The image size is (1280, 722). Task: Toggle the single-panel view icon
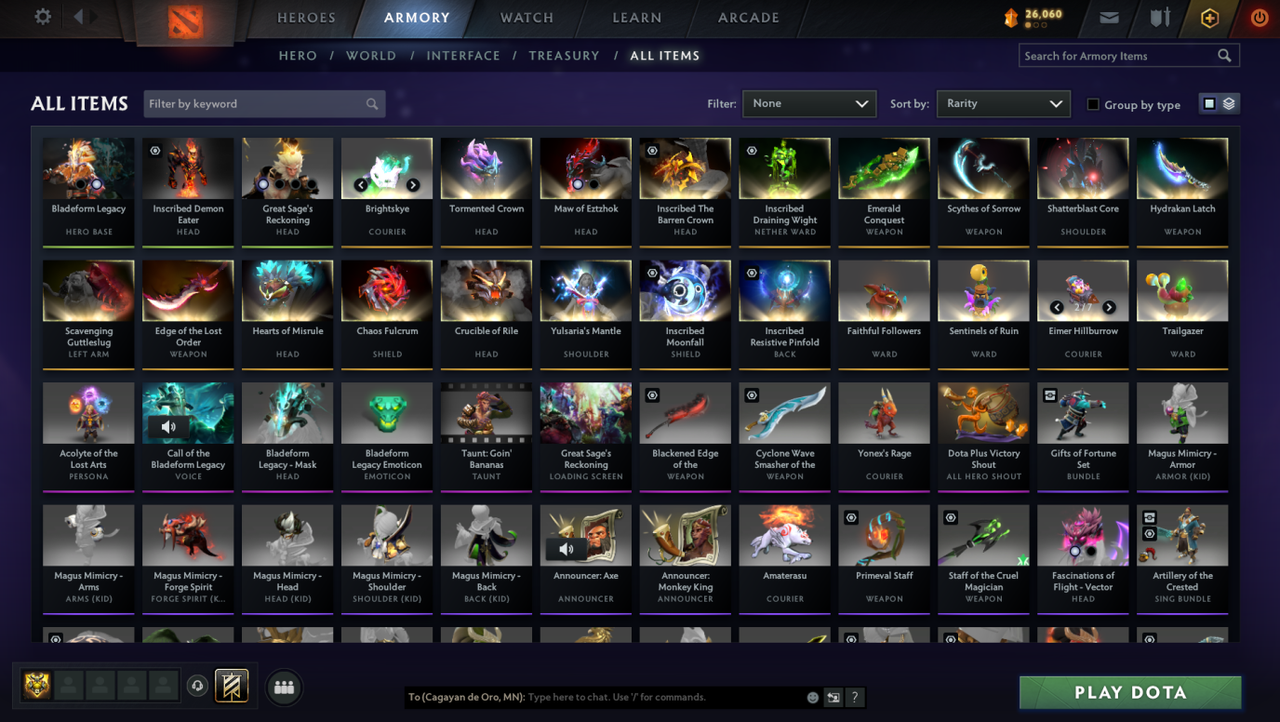(x=1210, y=102)
